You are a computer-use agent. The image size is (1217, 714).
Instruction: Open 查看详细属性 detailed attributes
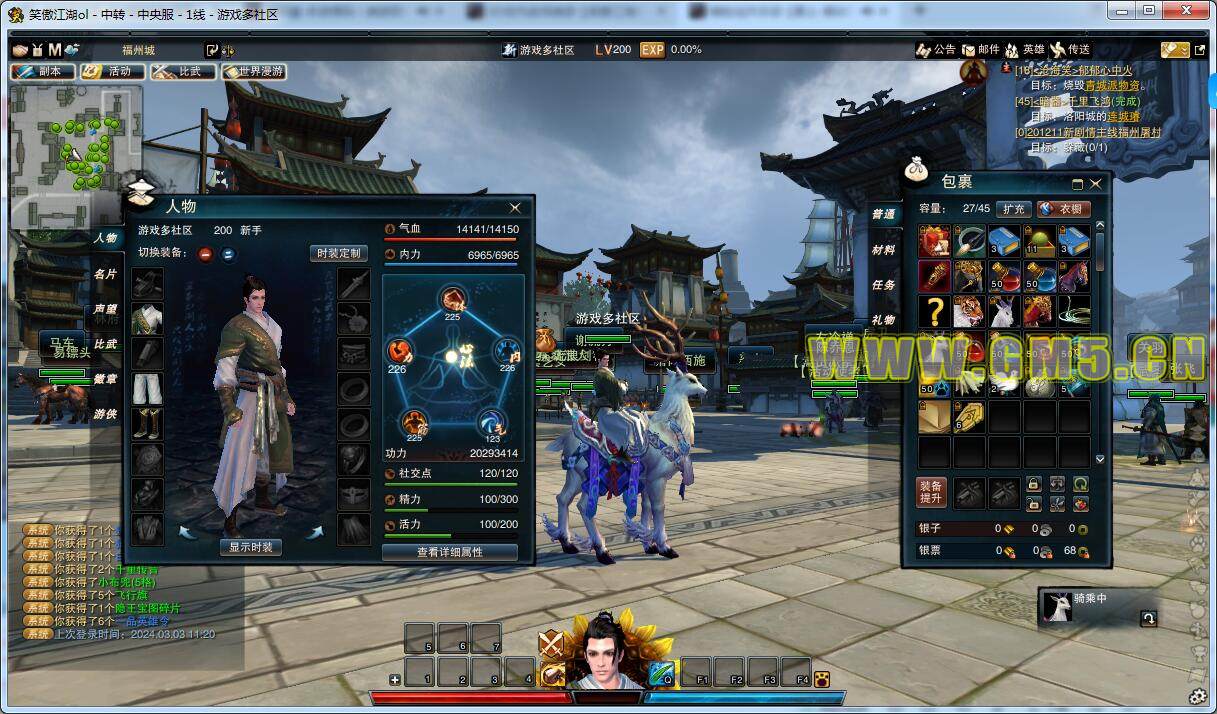point(450,552)
